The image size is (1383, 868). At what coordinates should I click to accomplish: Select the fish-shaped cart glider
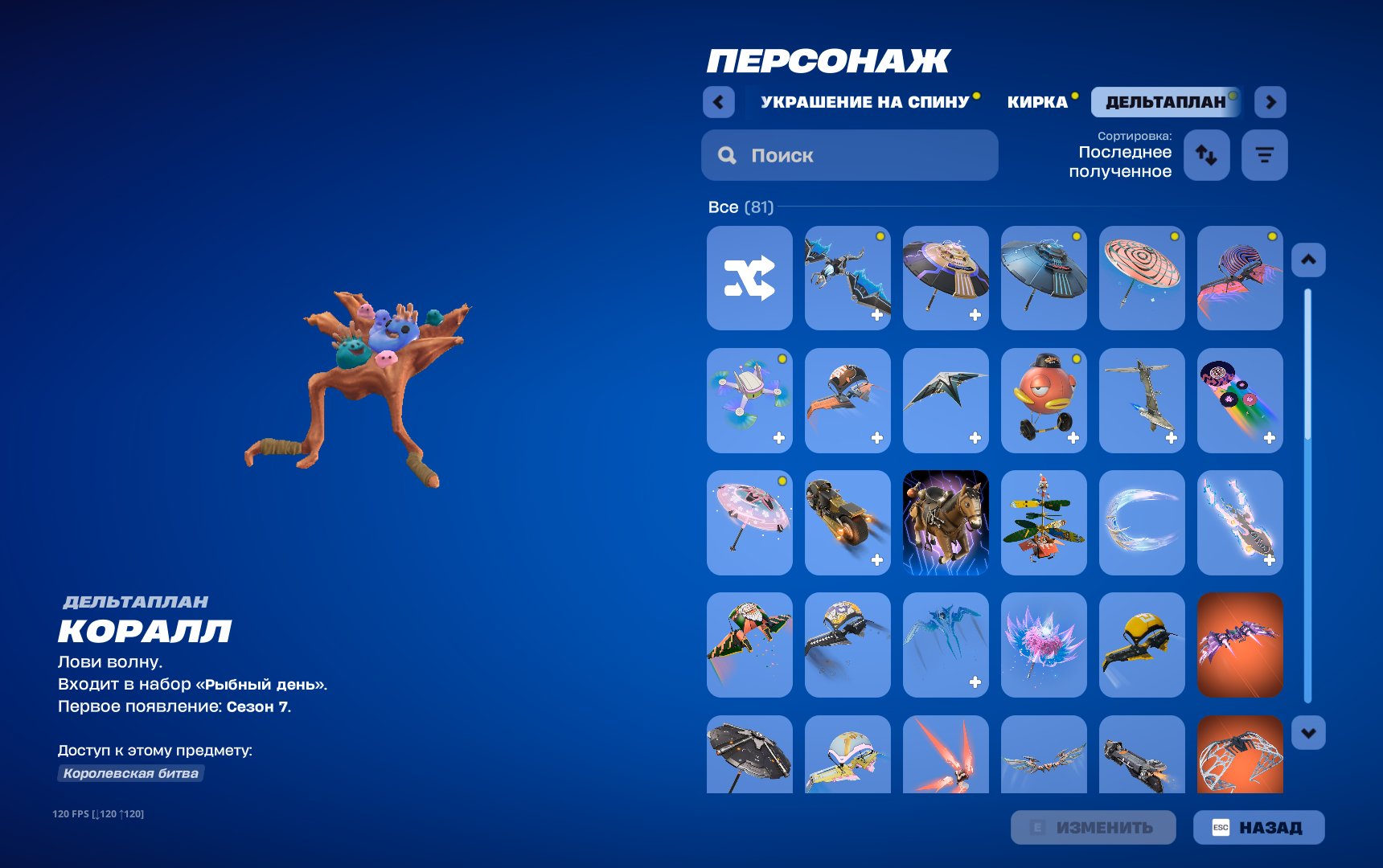[1044, 400]
